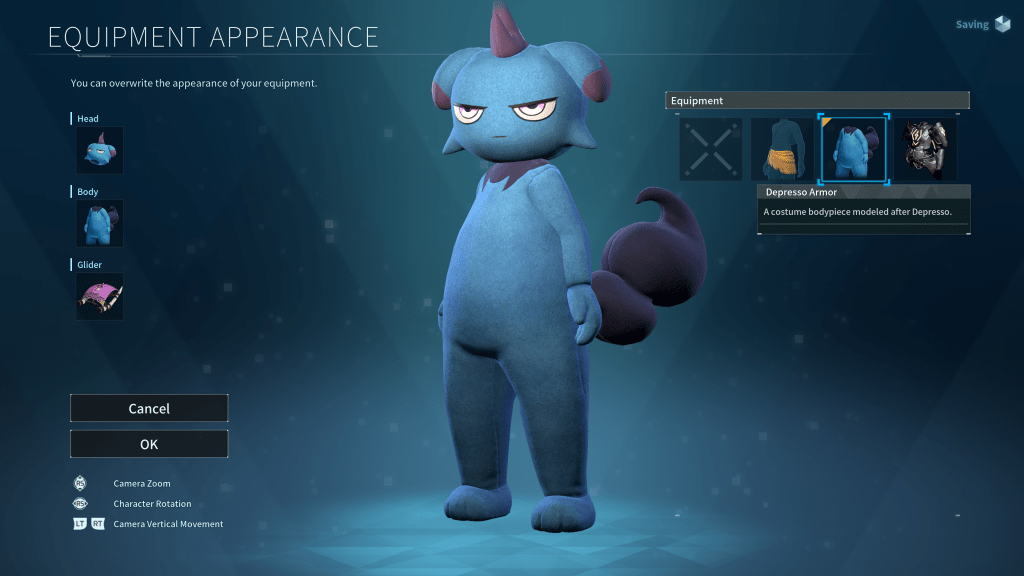
Task: Pick the yellow cloth skirt outfit
Action: click(x=782, y=150)
